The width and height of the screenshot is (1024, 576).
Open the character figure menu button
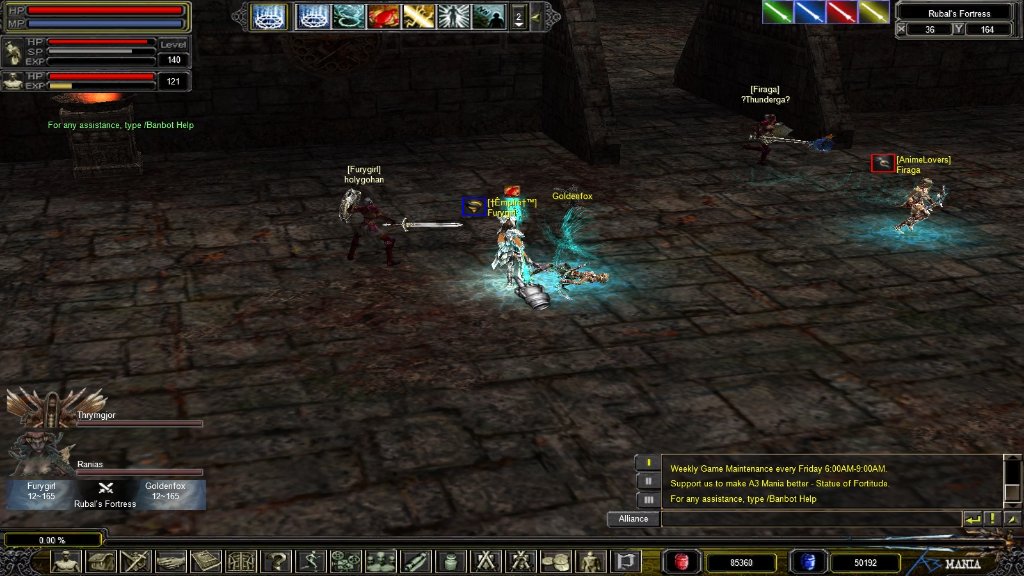(x=66, y=562)
